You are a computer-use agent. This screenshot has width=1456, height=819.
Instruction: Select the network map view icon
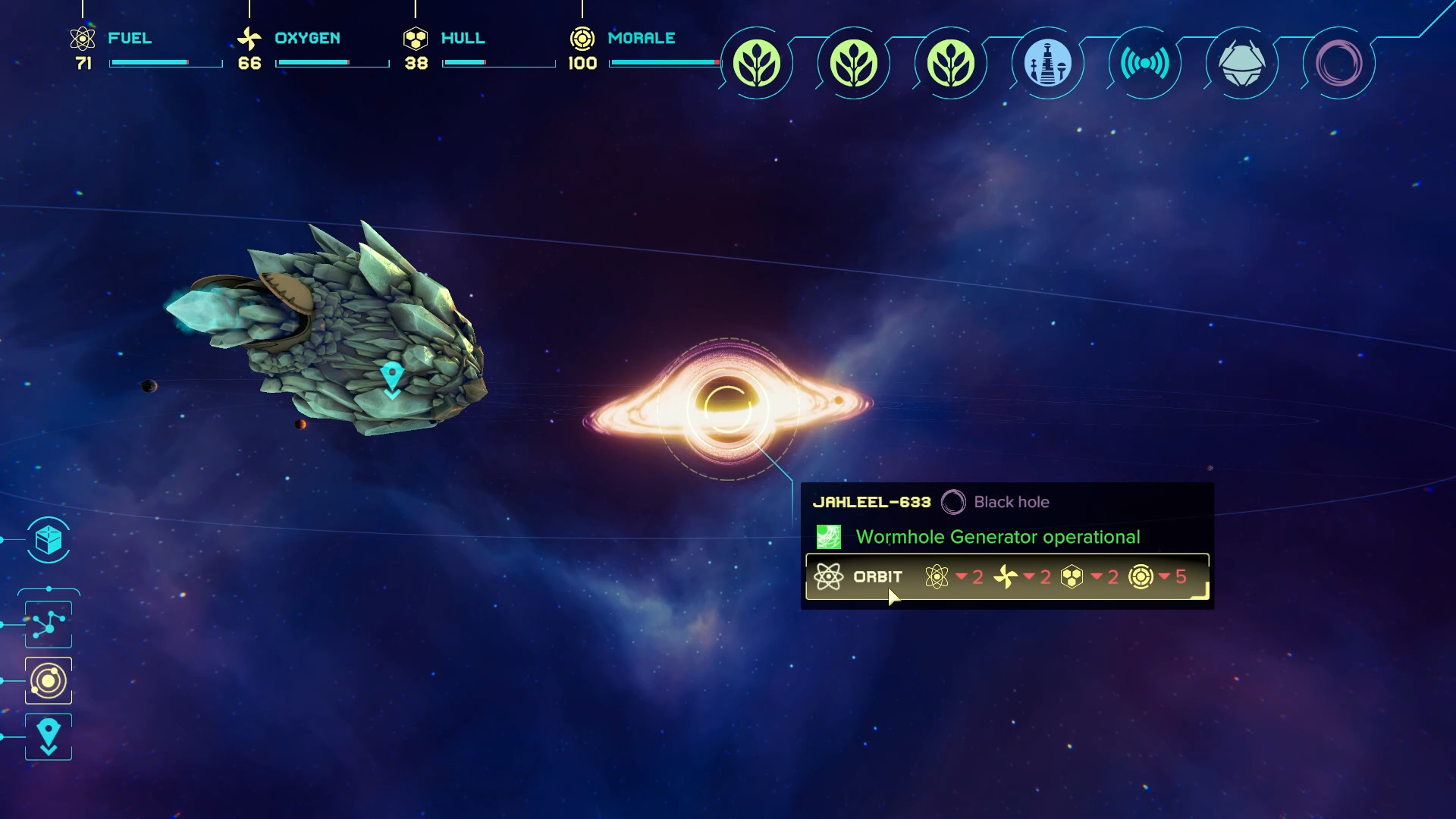tap(48, 624)
